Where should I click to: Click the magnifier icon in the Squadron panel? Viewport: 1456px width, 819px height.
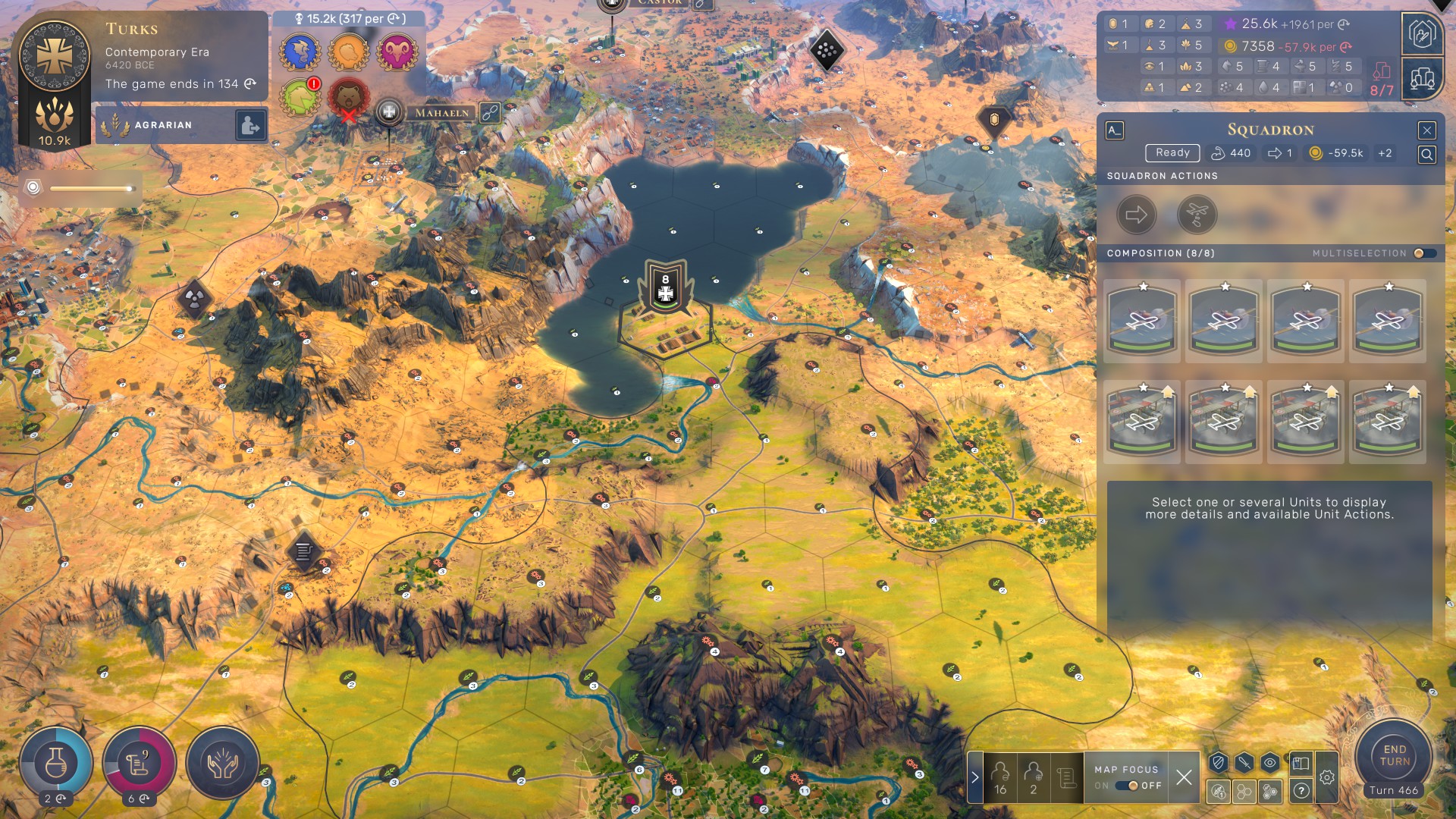(x=1426, y=155)
